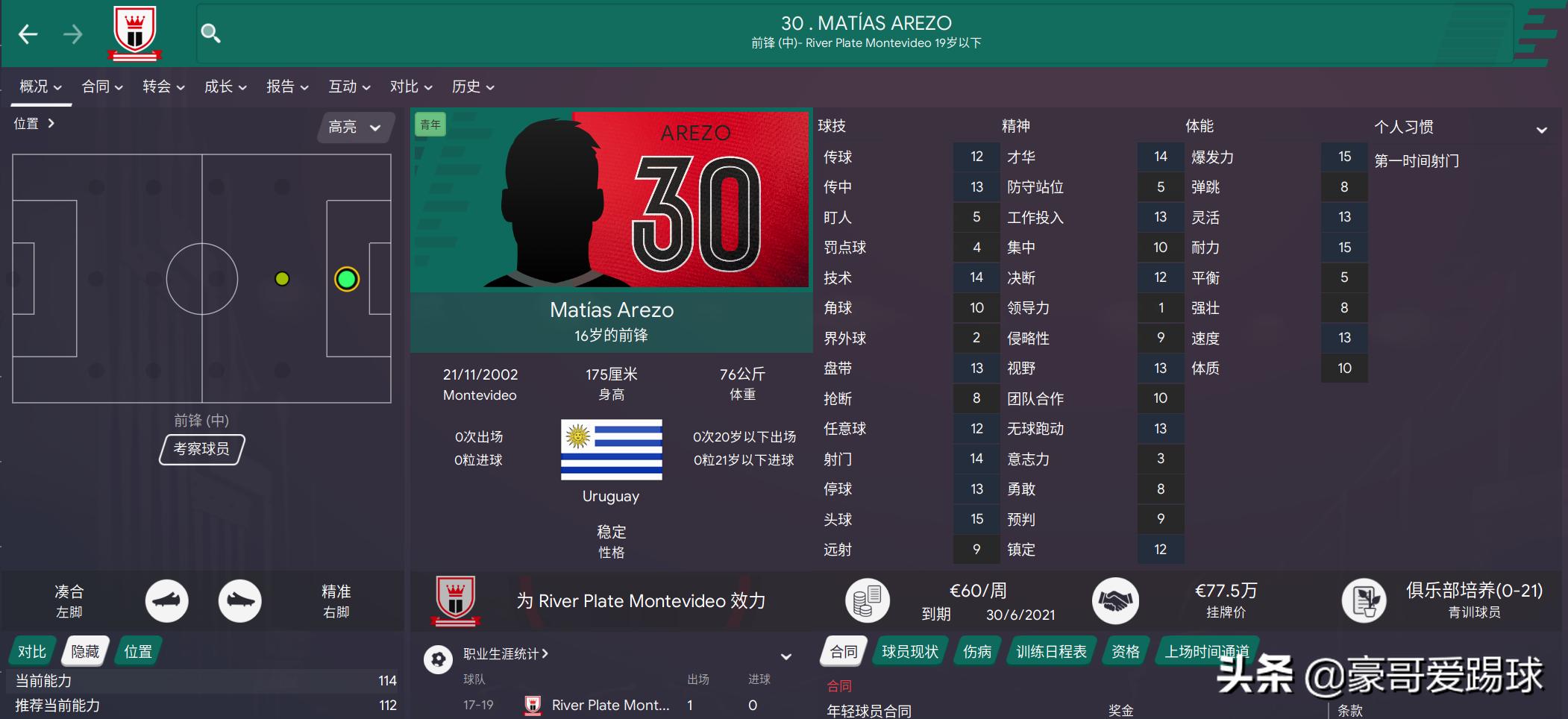The height and width of the screenshot is (719, 1568).
Task: Open search using the magnifying glass icon
Action: point(211,33)
